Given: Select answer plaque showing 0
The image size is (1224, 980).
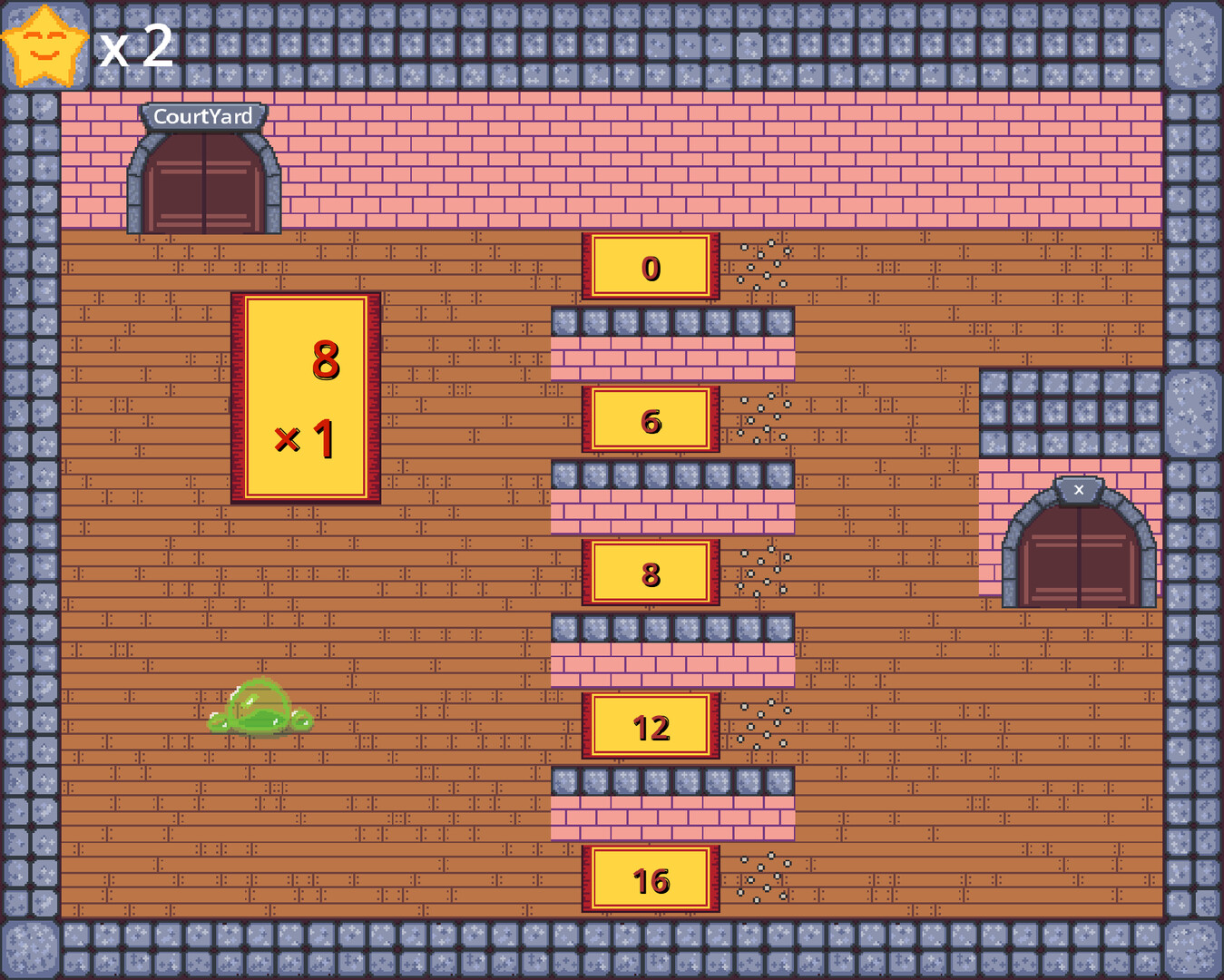Looking at the screenshot, I should coord(650,268).
